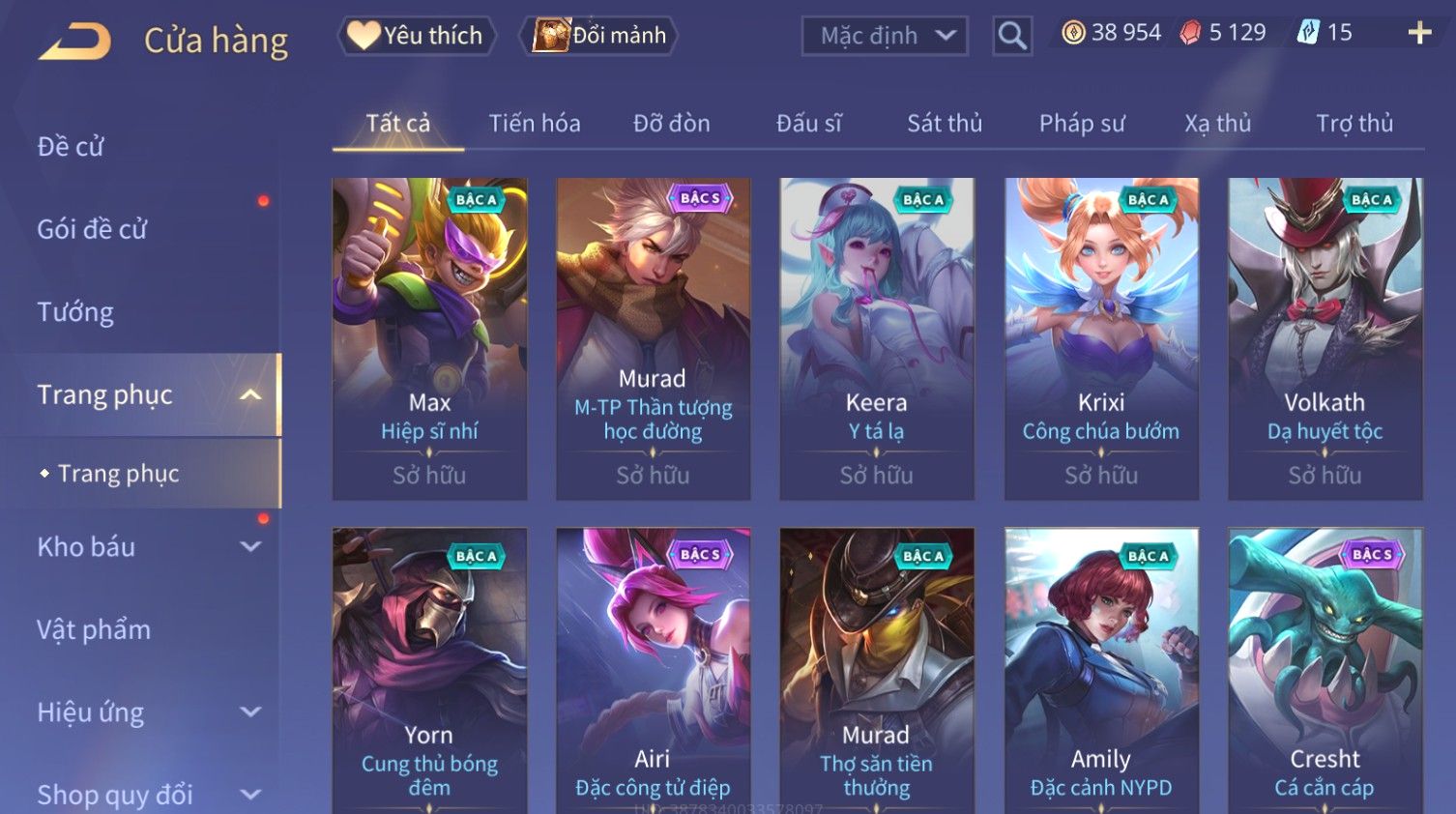Choose the Trợ thủ tab
This screenshot has width=1456, height=814.
pyautogui.click(x=1354, y=124)
